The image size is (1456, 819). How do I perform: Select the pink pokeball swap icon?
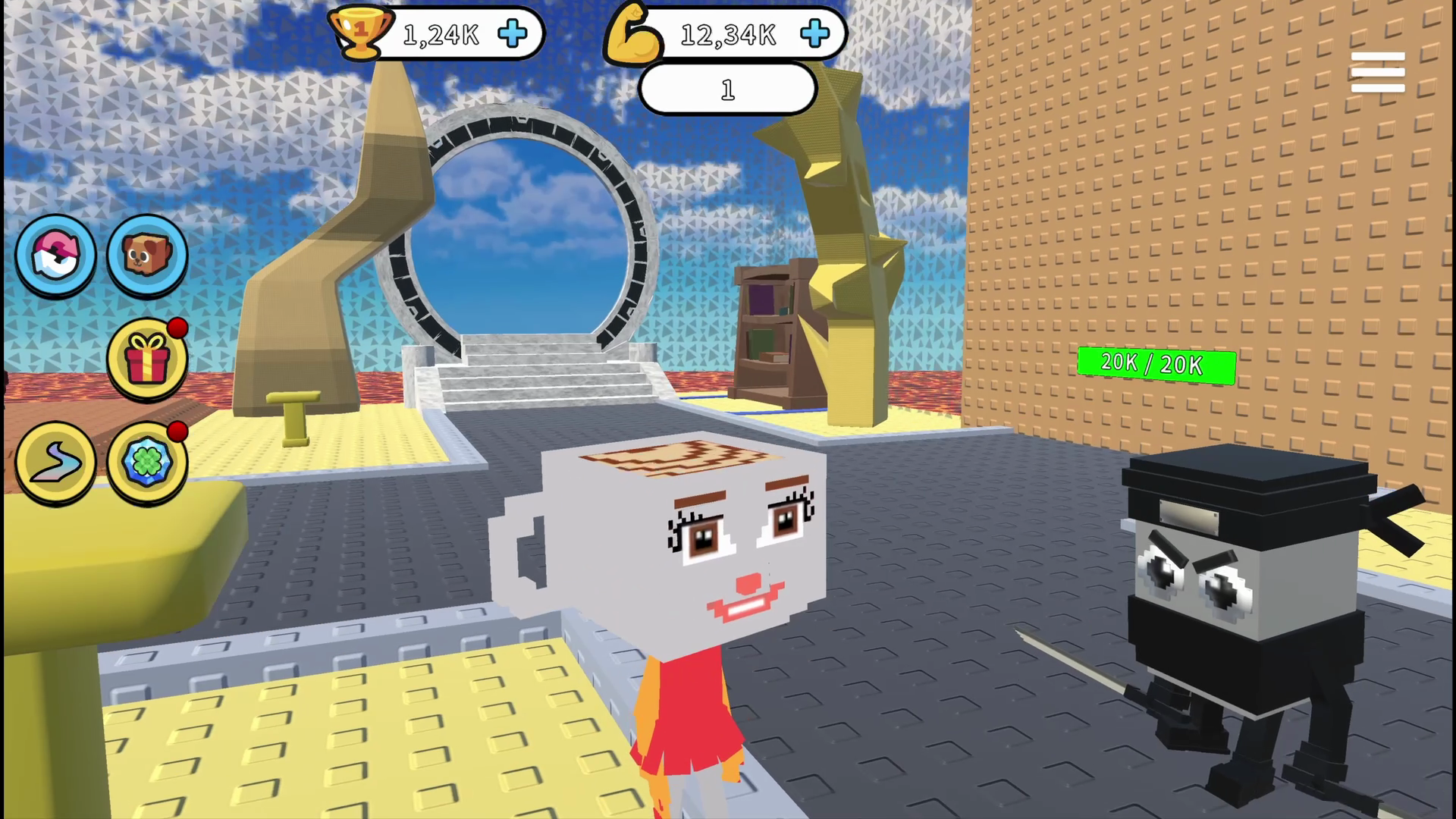coord(56,256)
